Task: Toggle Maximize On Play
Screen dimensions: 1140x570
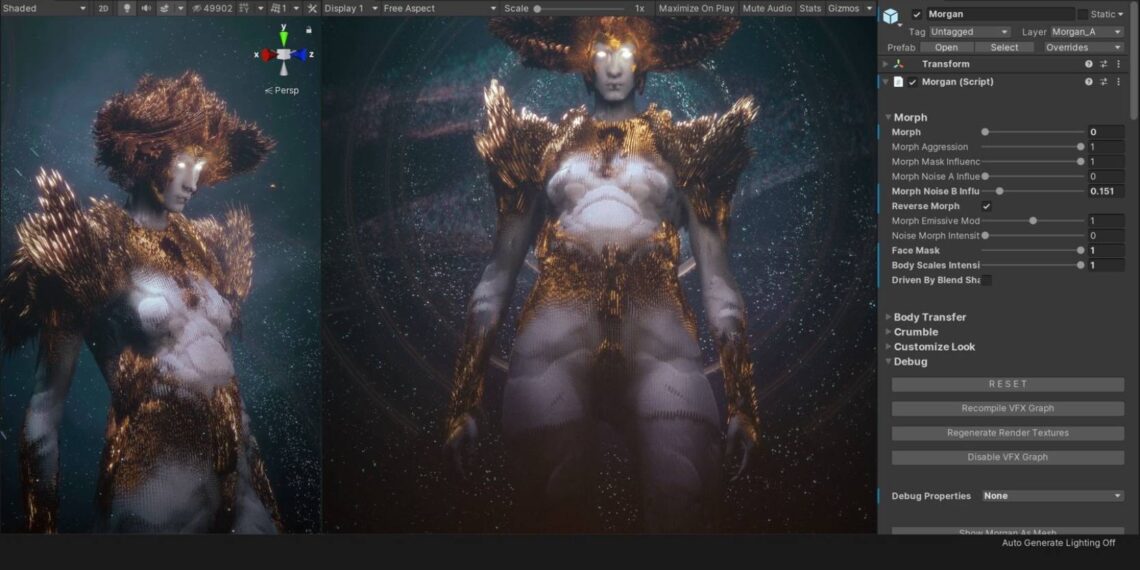Action: pyautogui.click(x=697, y=8)
